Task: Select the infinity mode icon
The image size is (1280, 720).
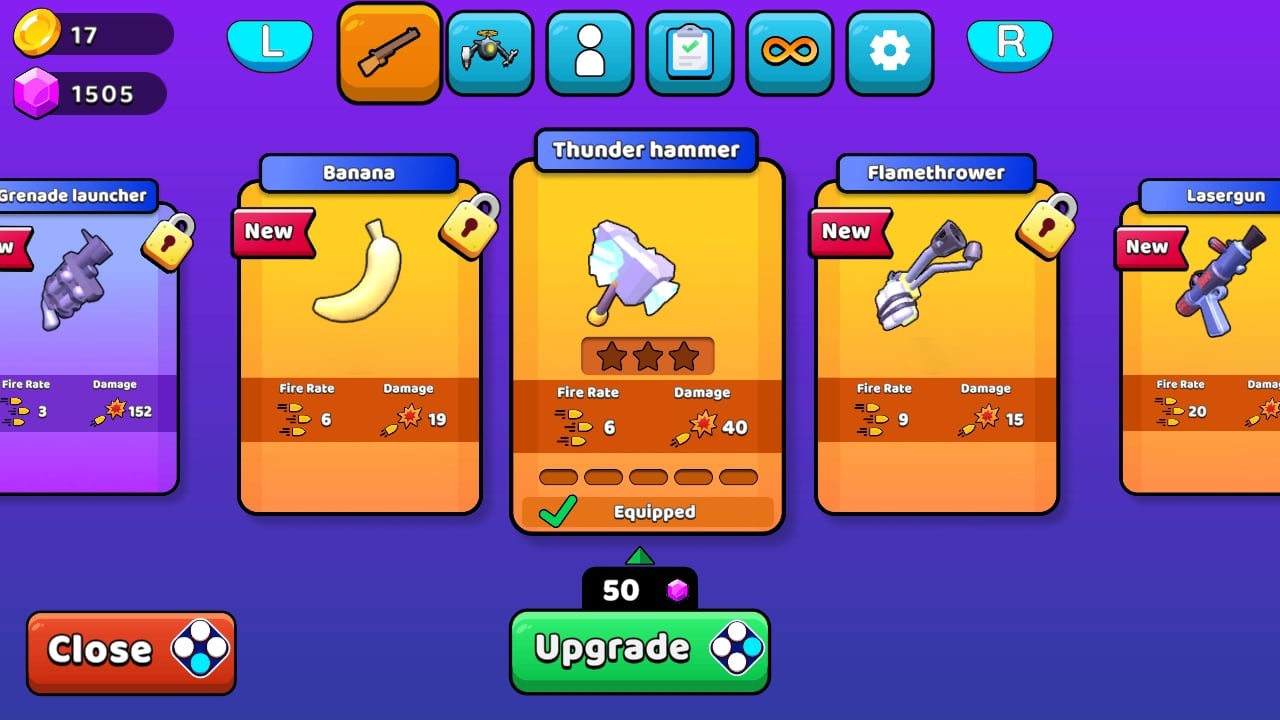Action: pos(789,51)
